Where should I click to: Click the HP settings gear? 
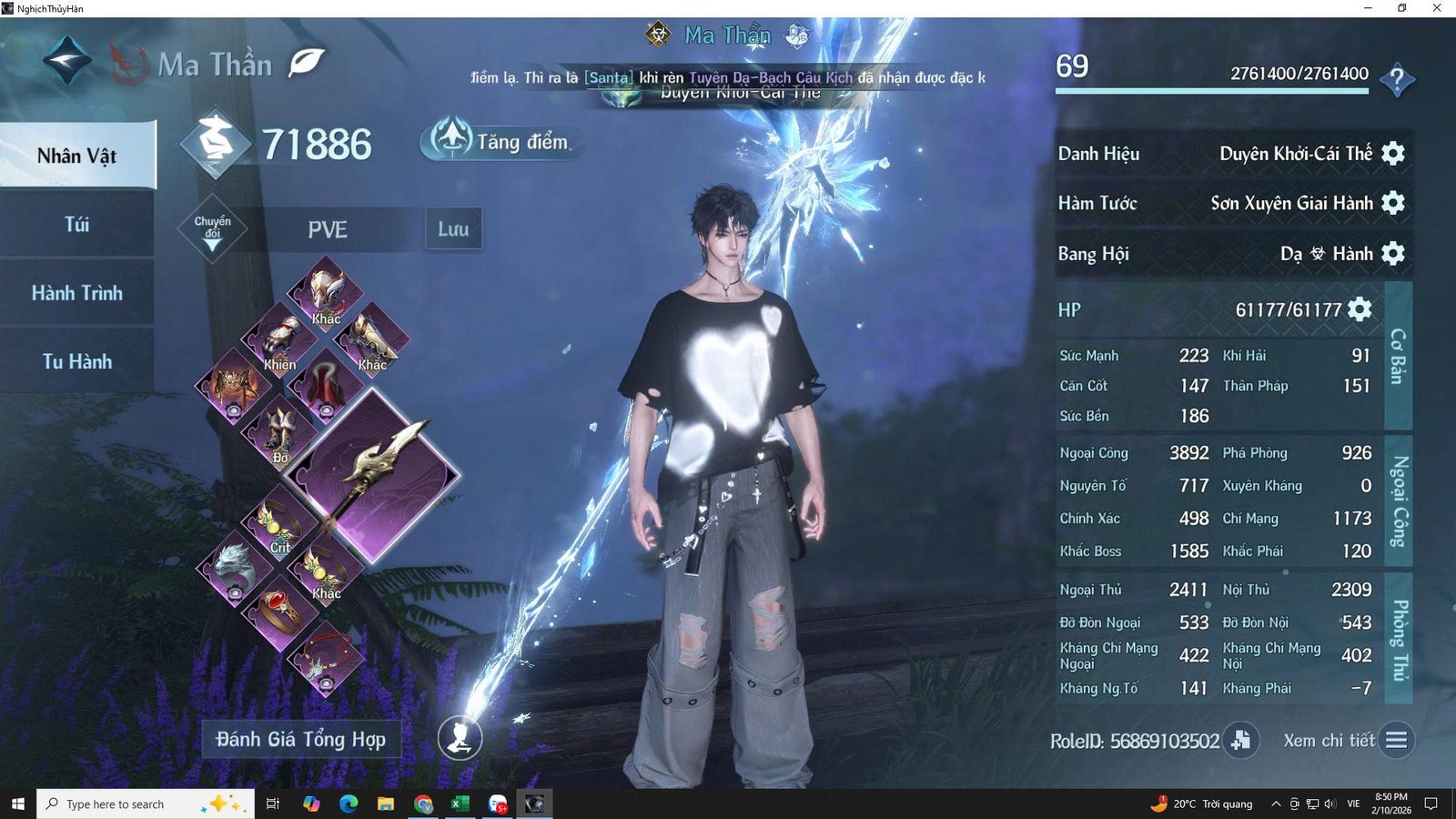pos(1360,309)
